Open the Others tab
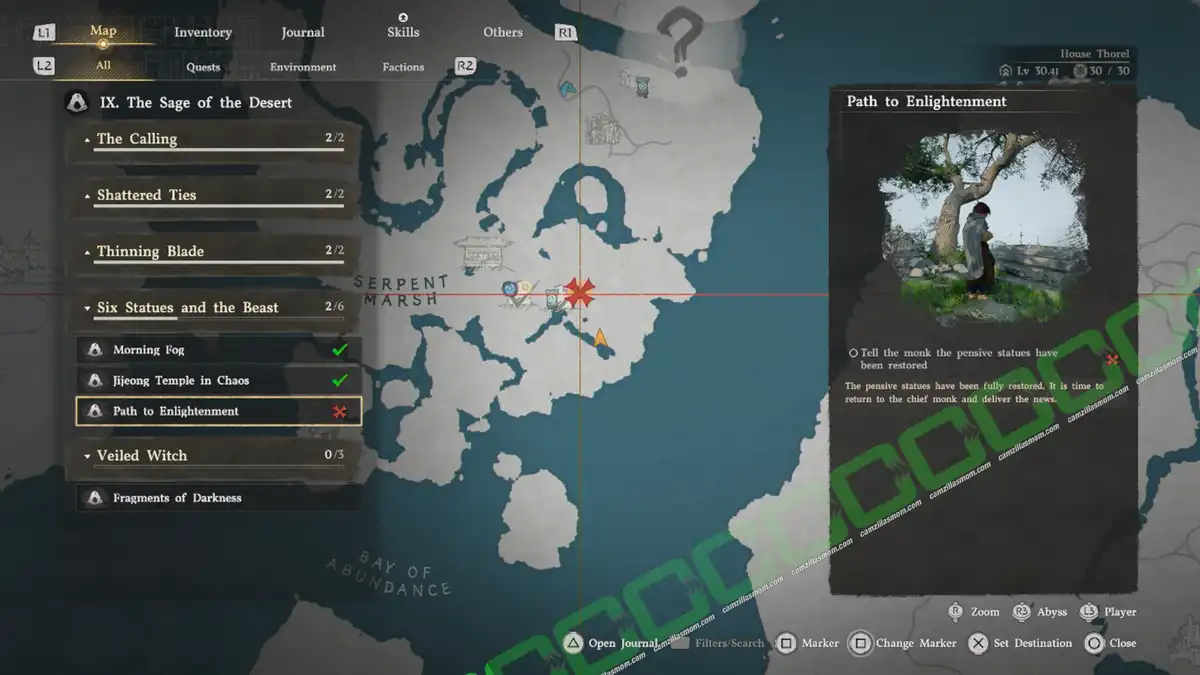The image size is (1200, 675). (x=503, y=32)
